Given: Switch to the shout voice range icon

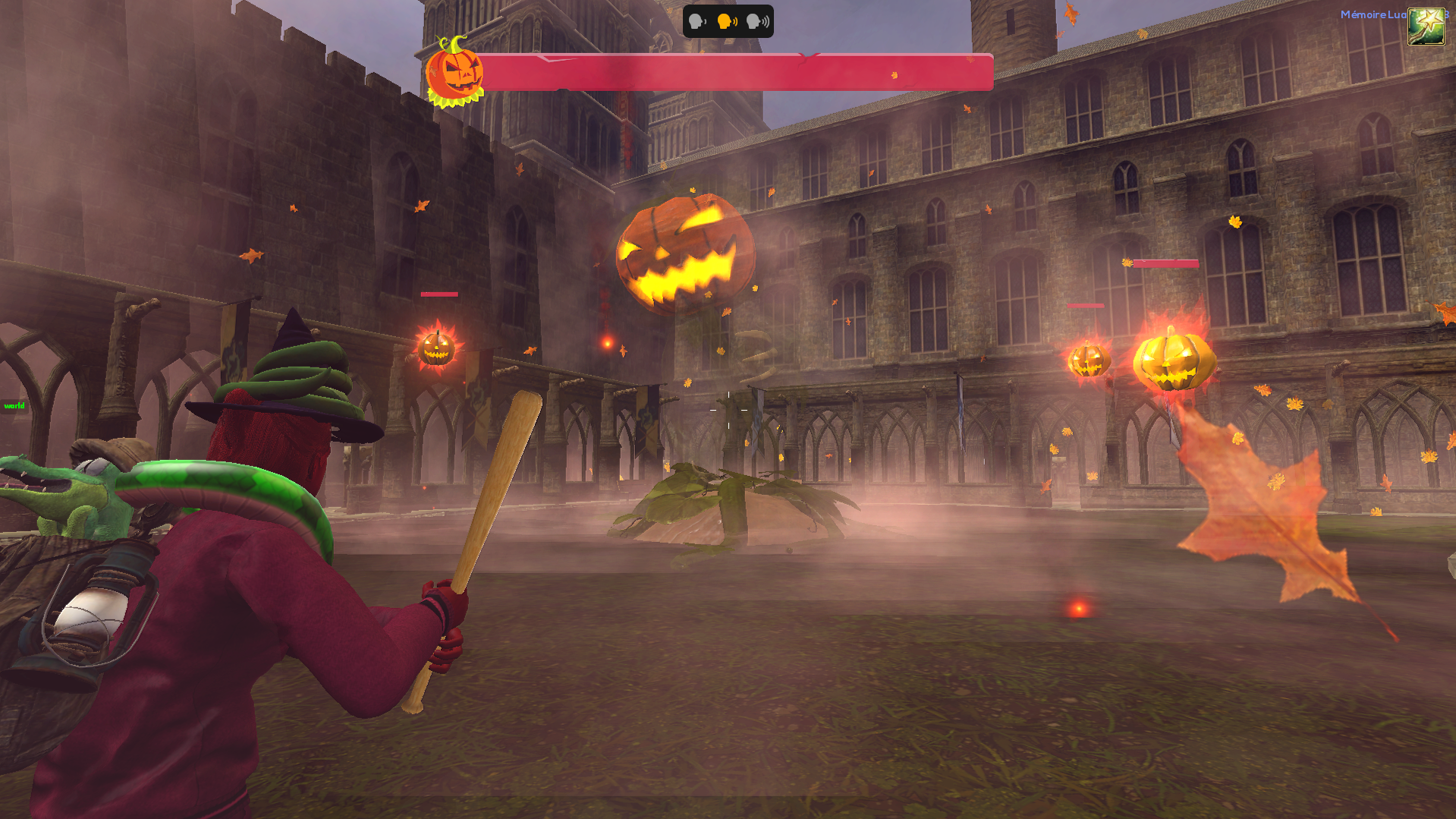Looking at the screenshot, I should coord(757,21).
